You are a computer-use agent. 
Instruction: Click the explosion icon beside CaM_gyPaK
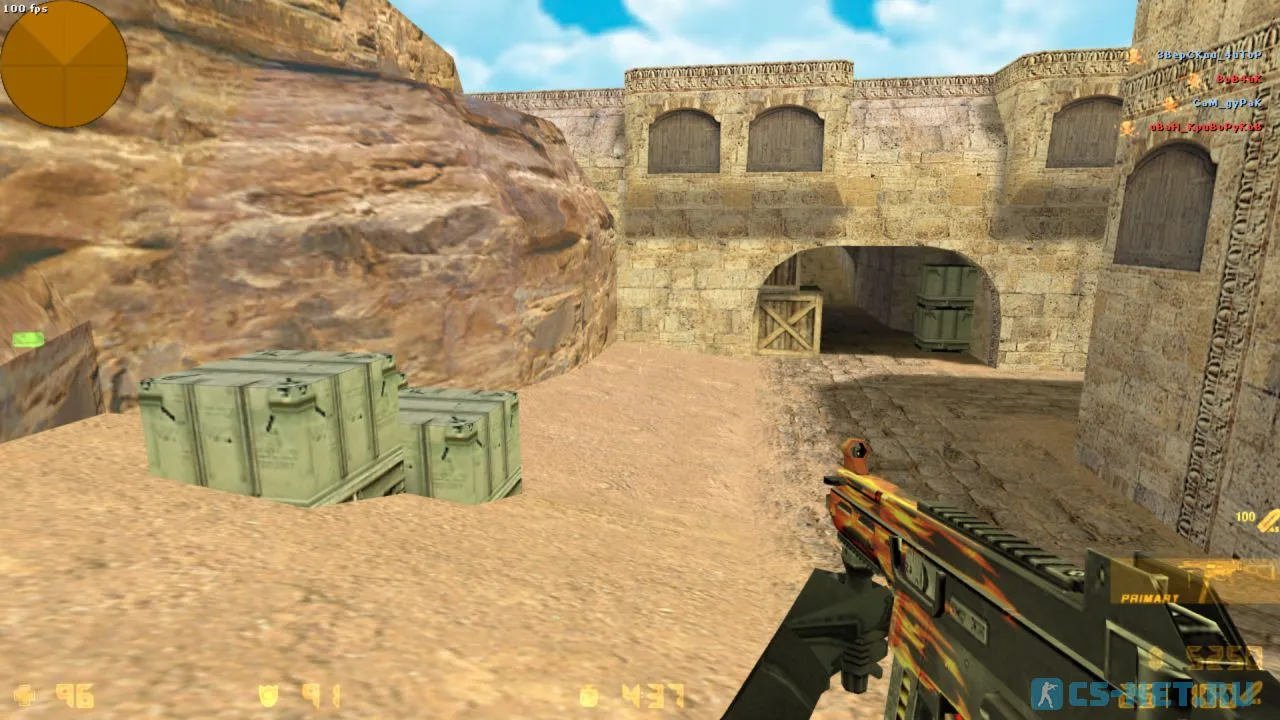[x=1169, y=104]
